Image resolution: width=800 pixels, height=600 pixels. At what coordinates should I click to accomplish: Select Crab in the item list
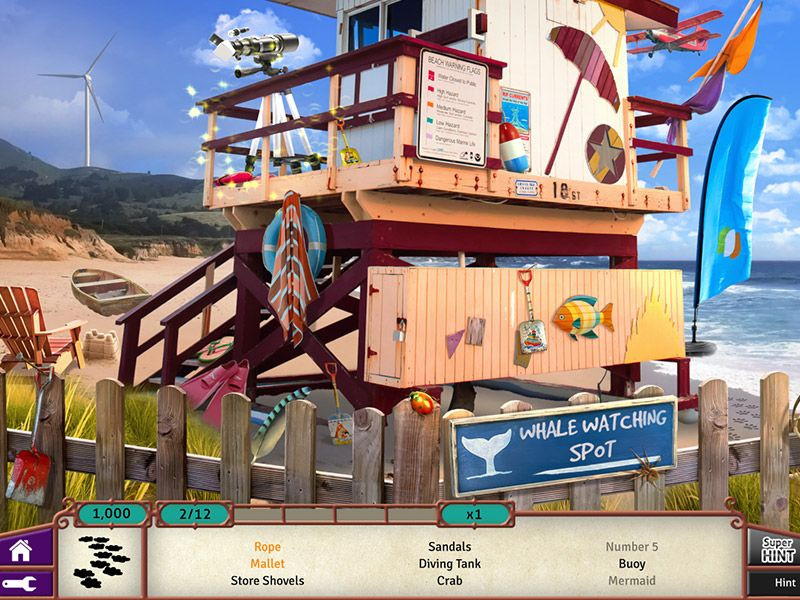pos(449,580)
